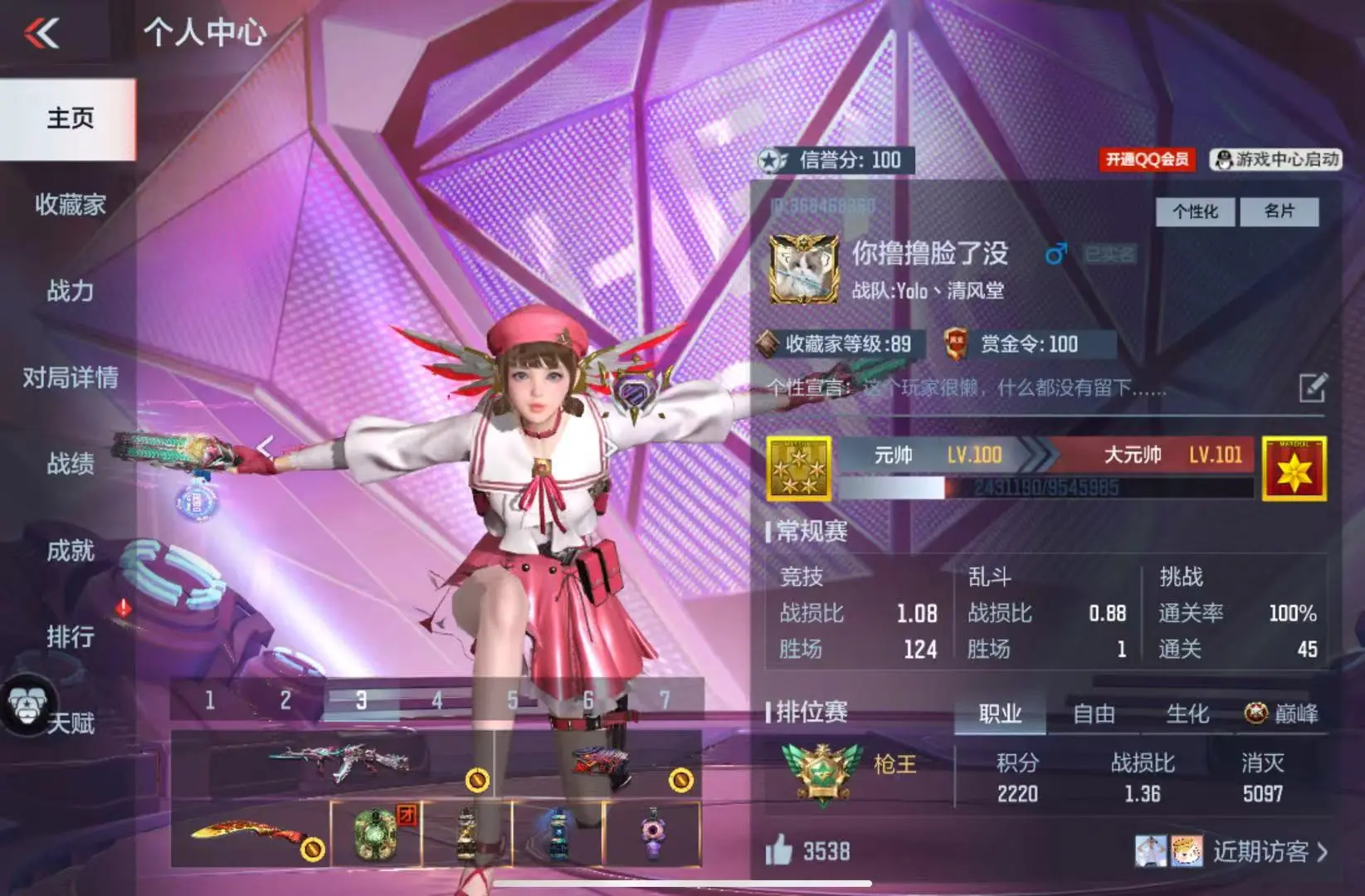1365x896 pixels.
Task: Open the 天赋 talent page
Action: click(x=70, y=723)
